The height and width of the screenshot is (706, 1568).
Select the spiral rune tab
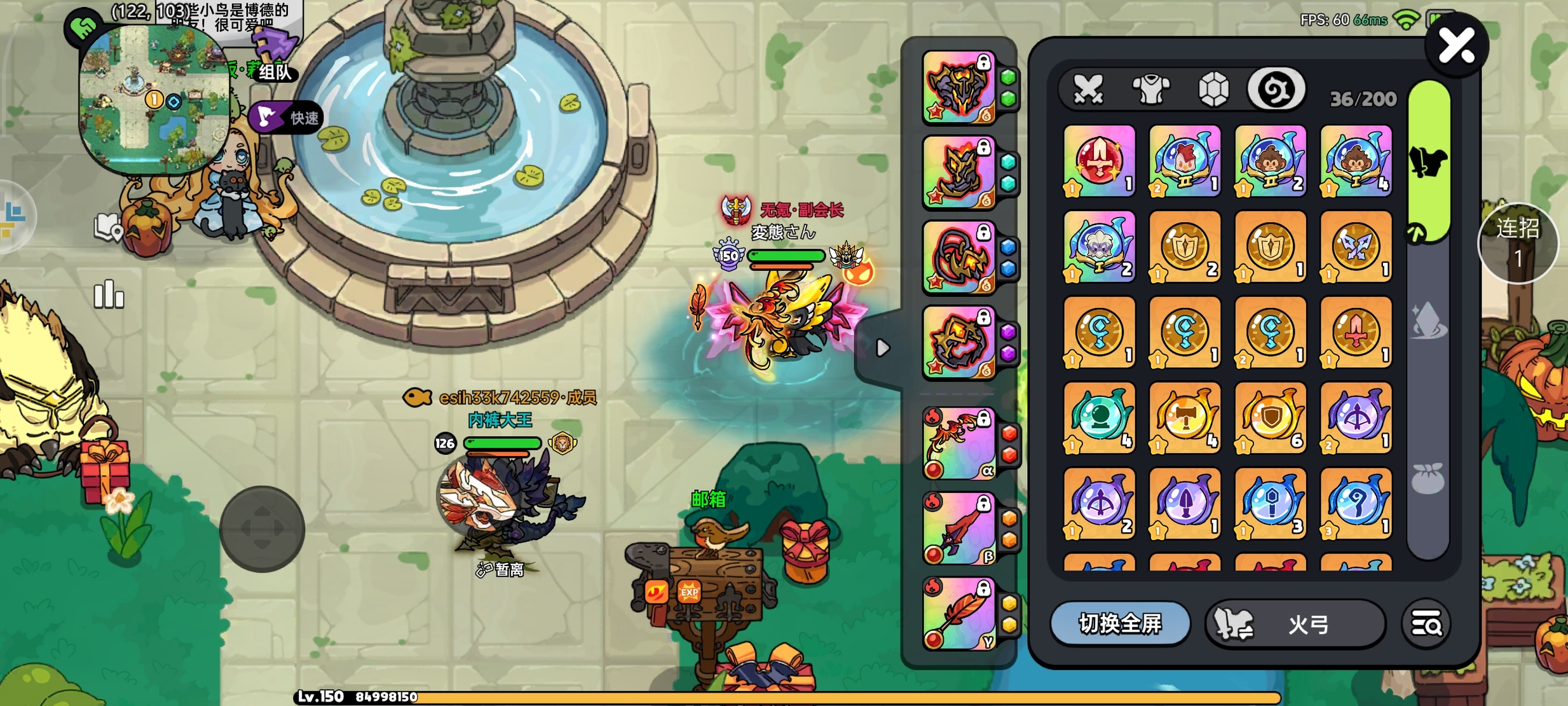tap(1276, 90)
